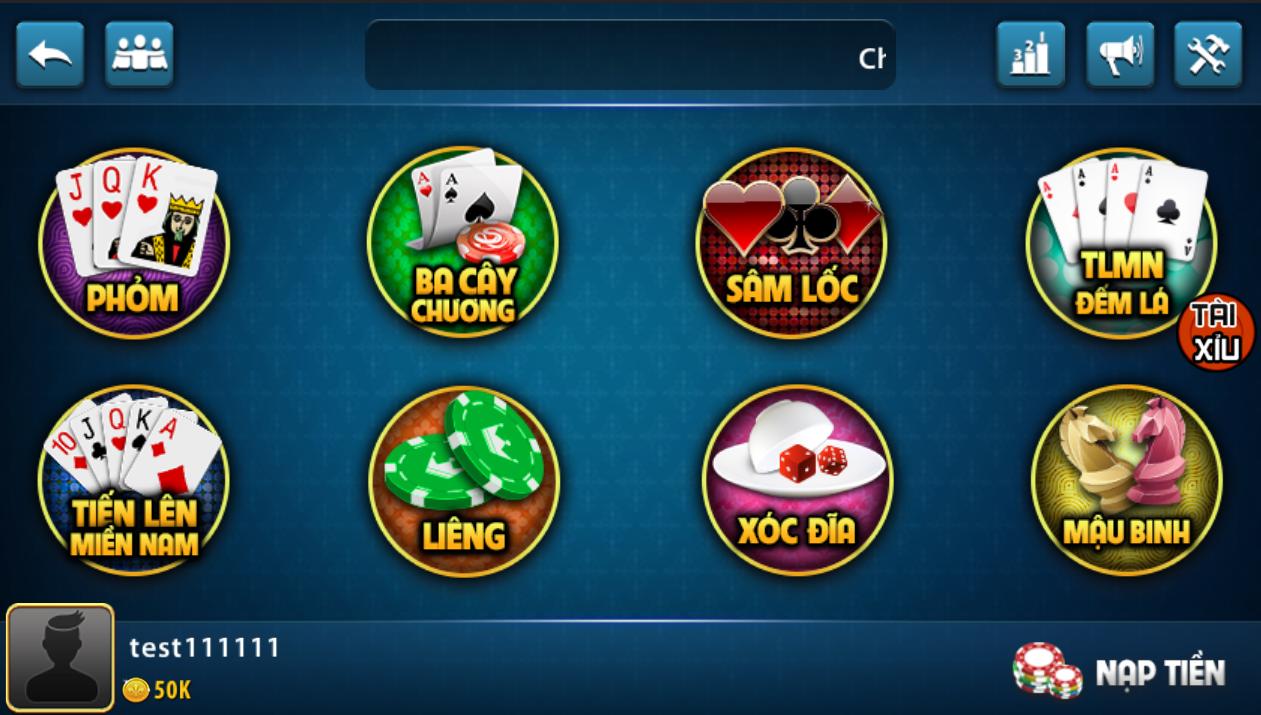Screen dimensions: 1261x715
Task: Open the settings tools button
Action: click(x=1208, y=54)
